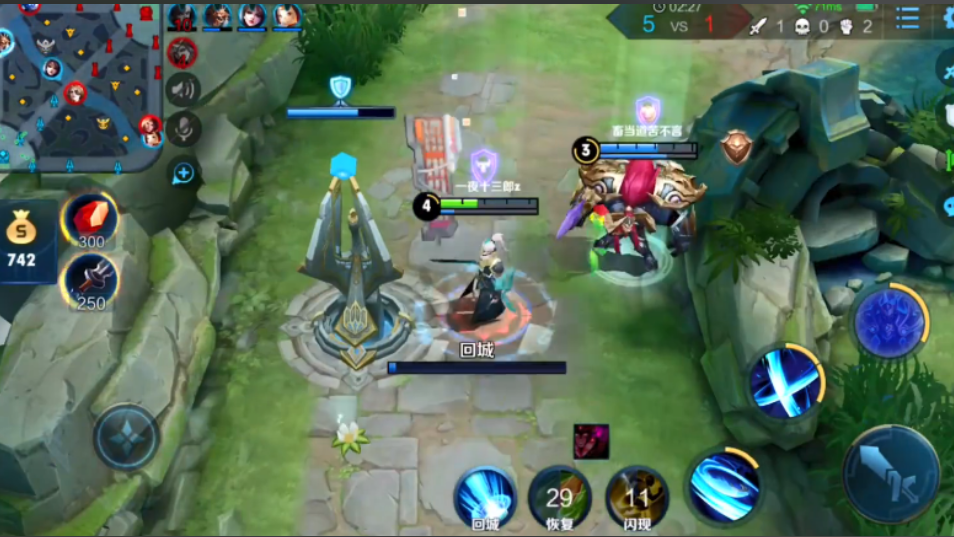The image size is (954, 537).
Task: Cast the dark blue ultimate skill
Action: click(888, 322)
